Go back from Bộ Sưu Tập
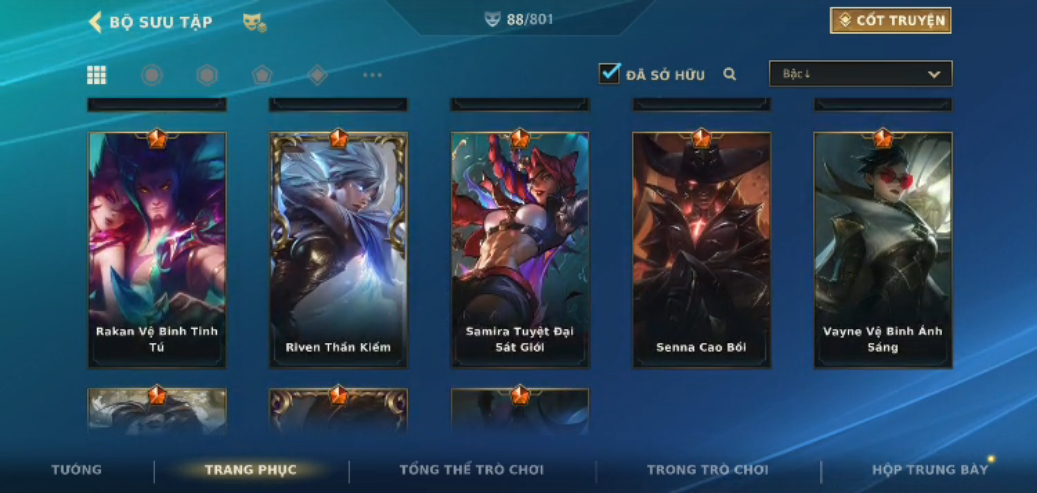 96,22
